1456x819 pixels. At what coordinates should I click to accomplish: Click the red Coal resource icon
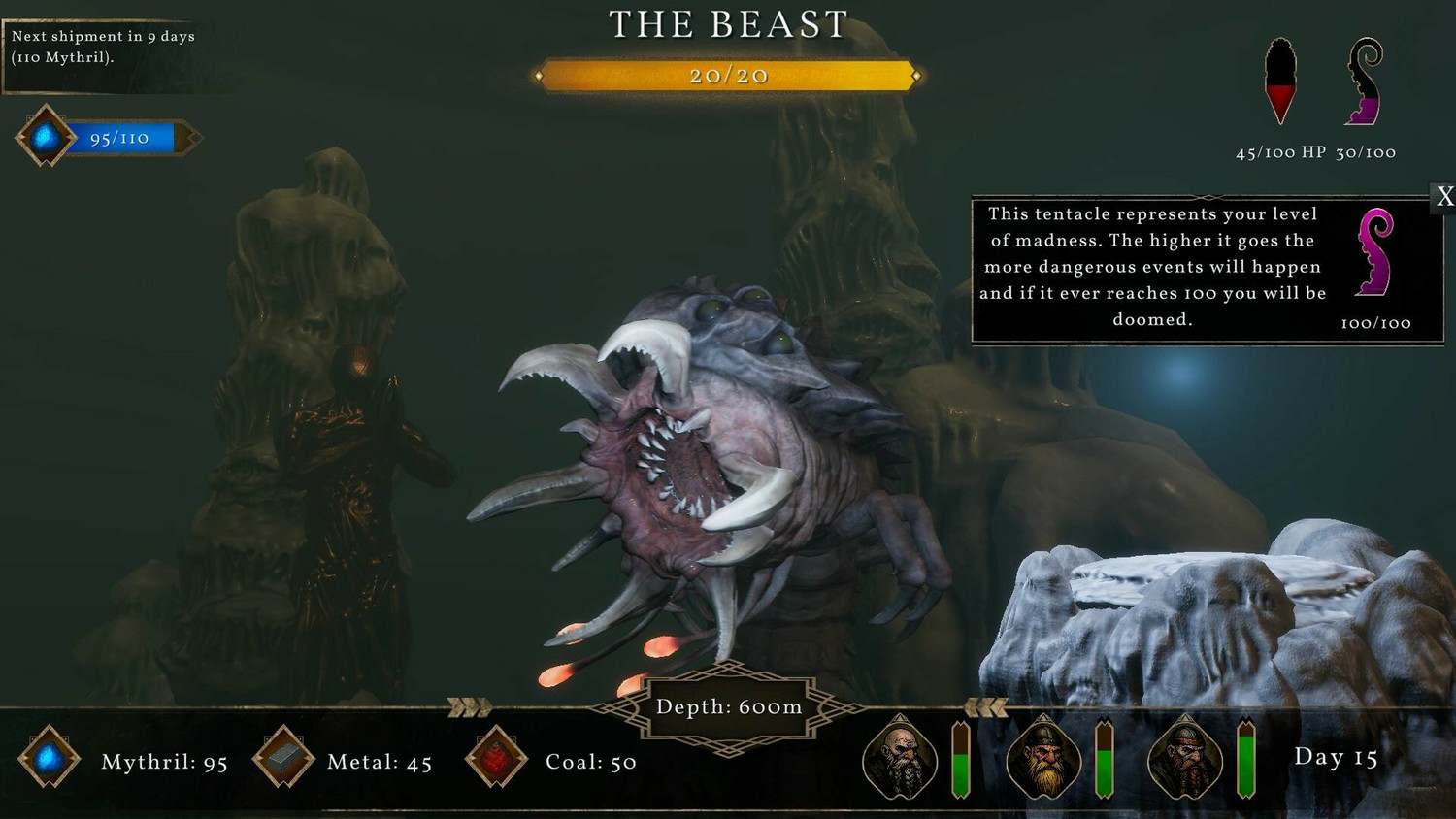click(496, 758)
